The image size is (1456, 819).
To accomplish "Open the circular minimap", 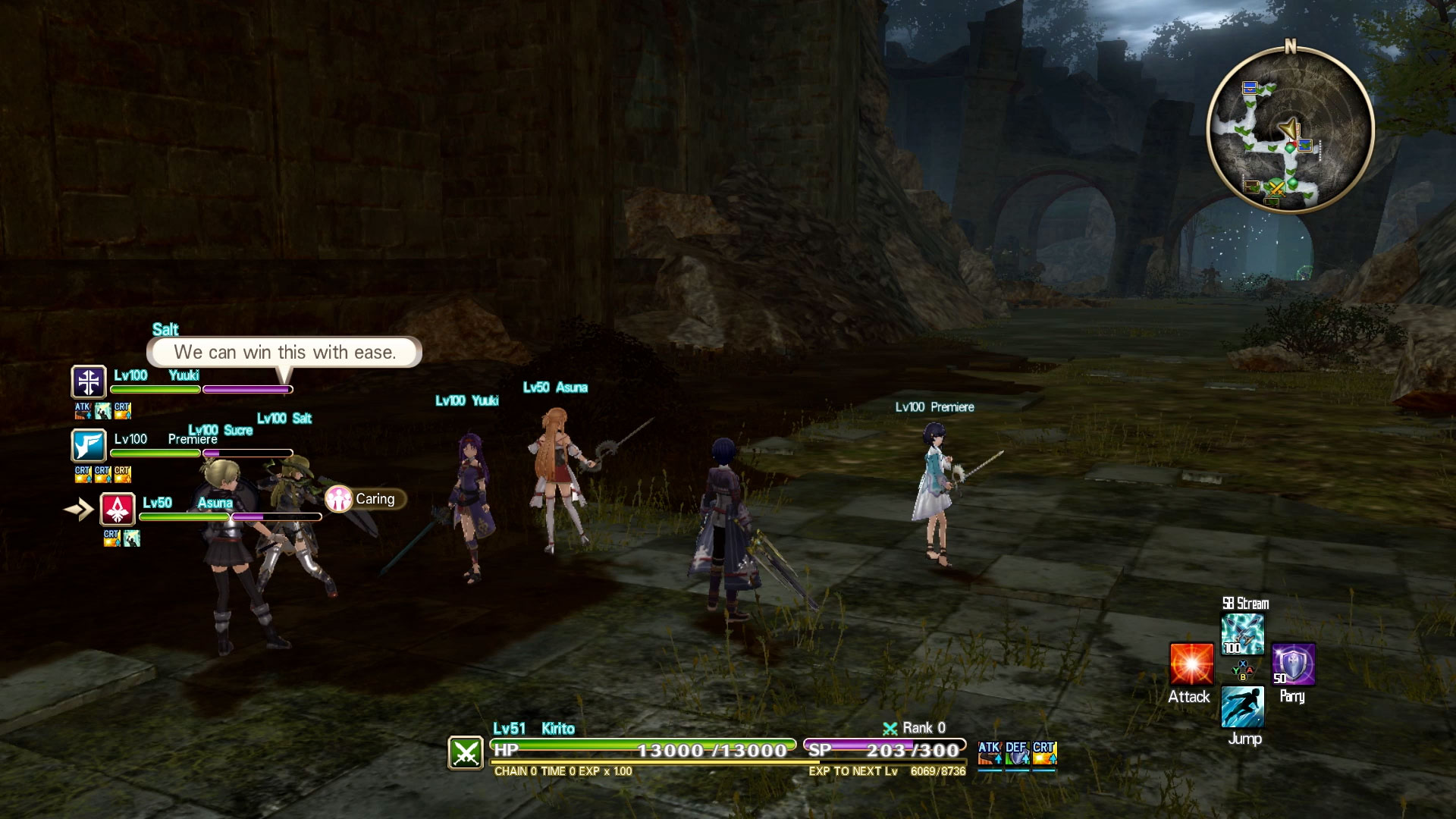I will tap(1290, 130).
